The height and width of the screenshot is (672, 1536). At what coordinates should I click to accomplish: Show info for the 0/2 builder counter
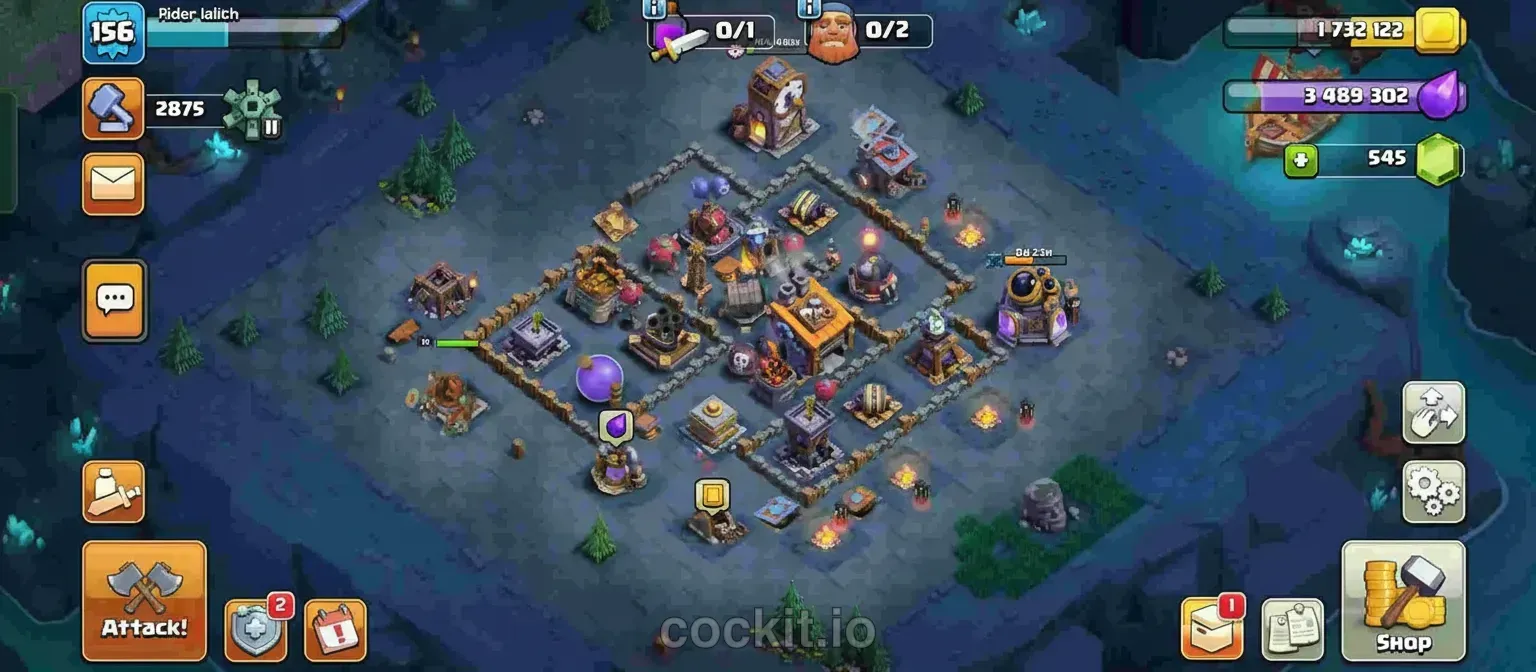(x=813, y=9)
